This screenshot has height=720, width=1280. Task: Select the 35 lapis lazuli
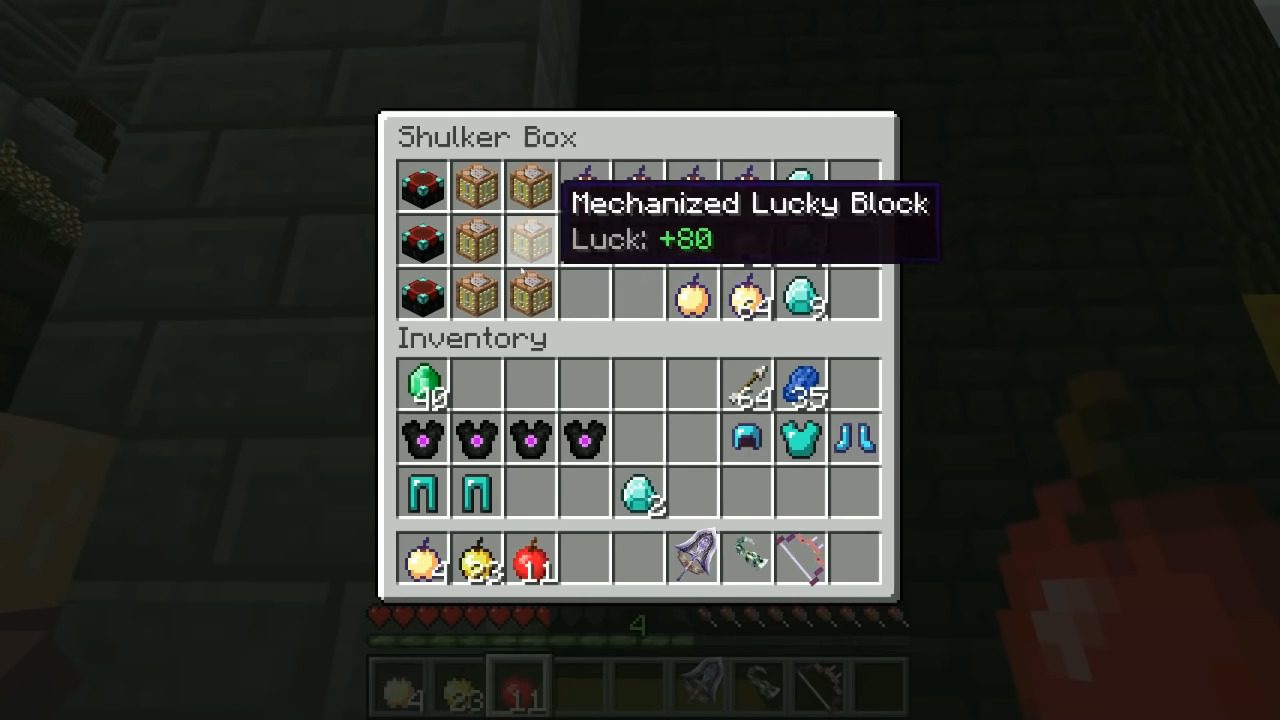pyautogui.click(x=800, y=383)
